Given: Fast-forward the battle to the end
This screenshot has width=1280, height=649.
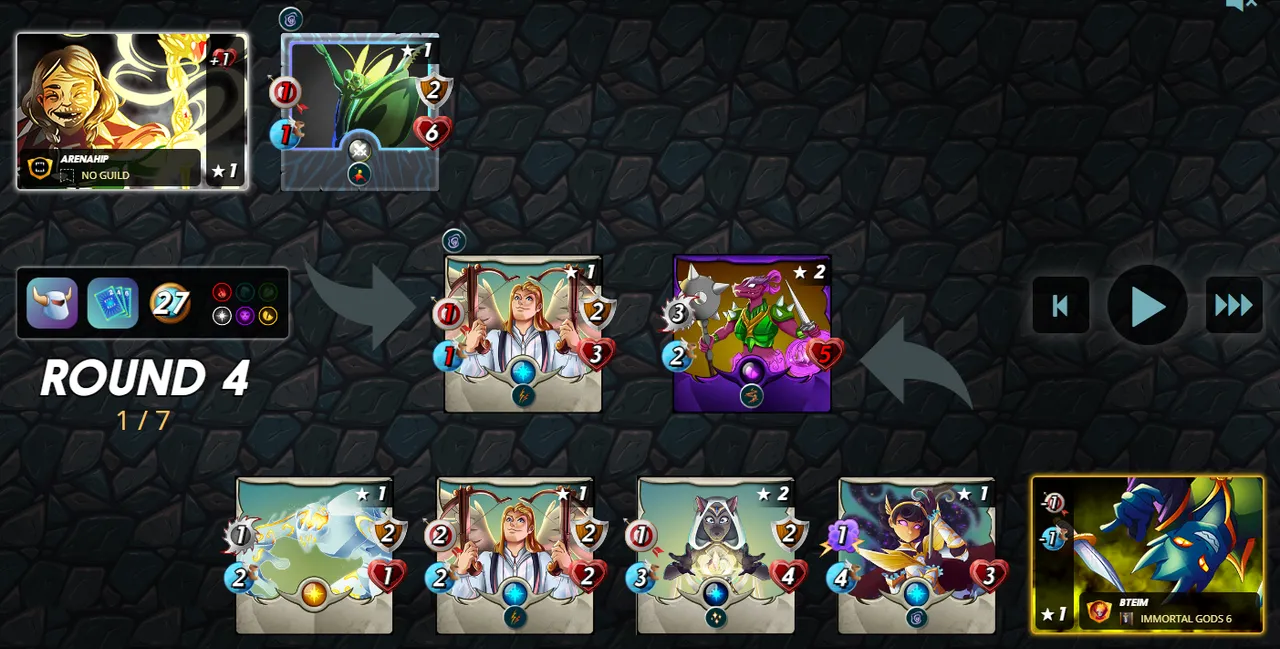Looking at the screenshot, I should (x=1233, y=305).
